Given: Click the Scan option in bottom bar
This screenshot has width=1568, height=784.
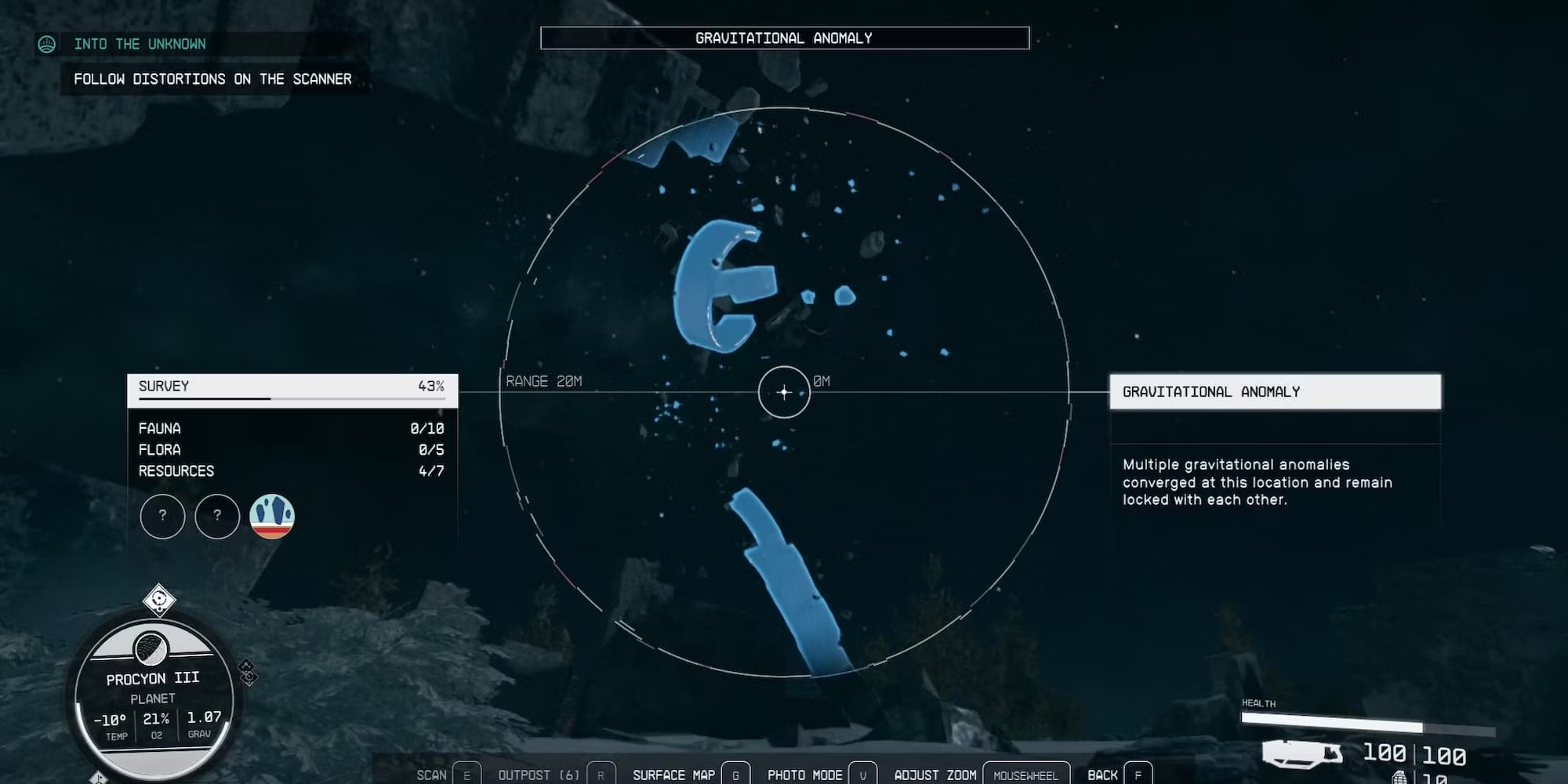Looking at the screenshot, I should coord(432,775).
